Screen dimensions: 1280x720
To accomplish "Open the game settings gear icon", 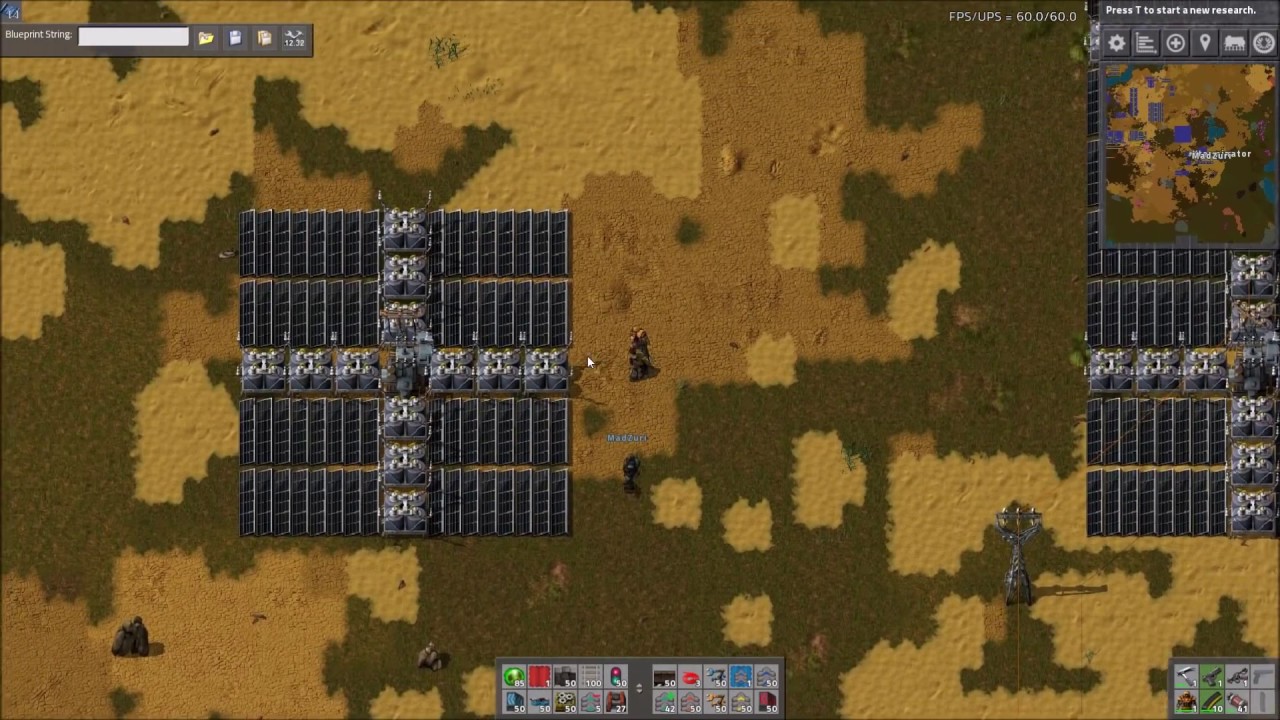I will (x=1116, y=42).
